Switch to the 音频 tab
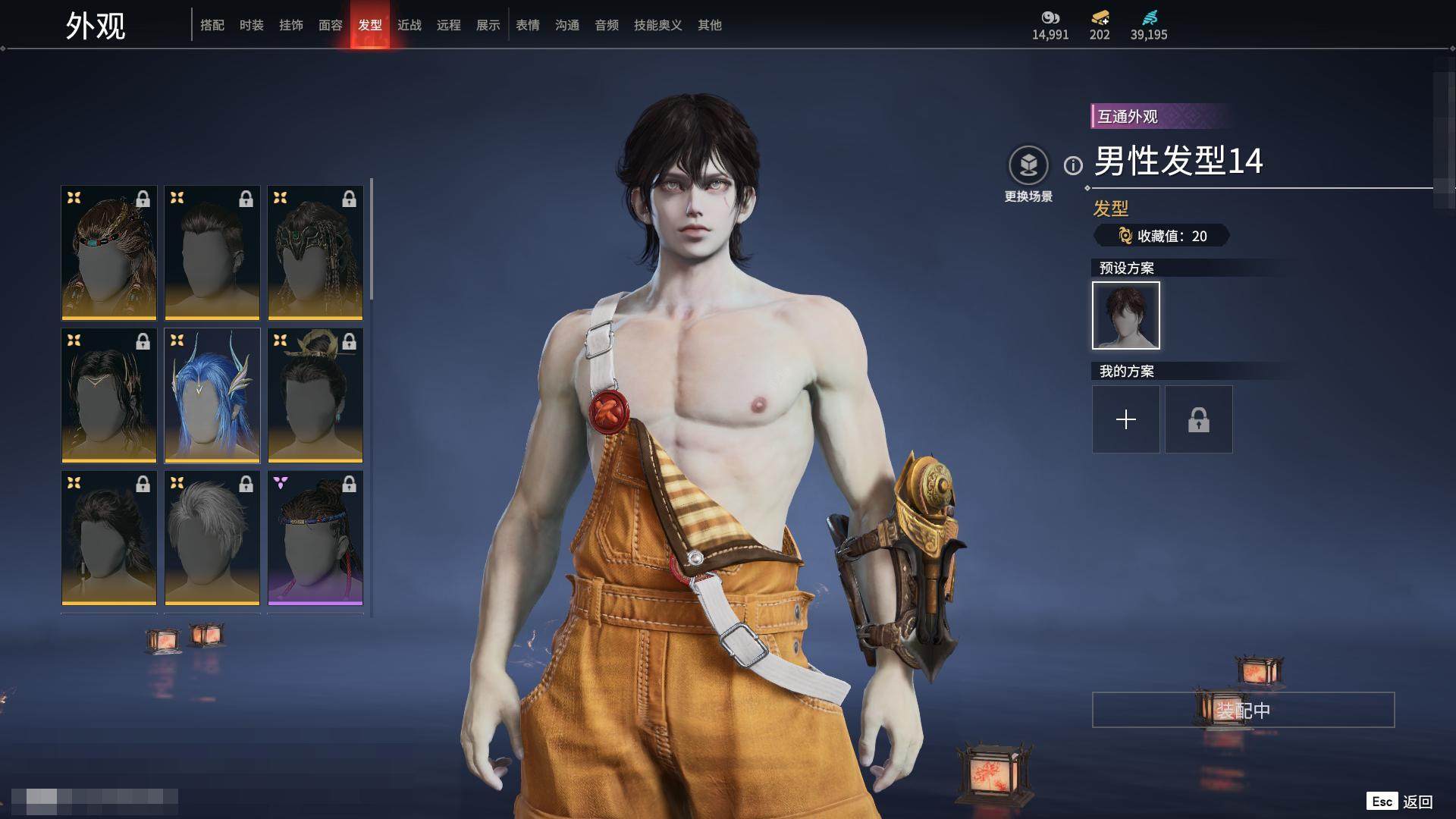 pyautogui.click(x=607, y=25)
